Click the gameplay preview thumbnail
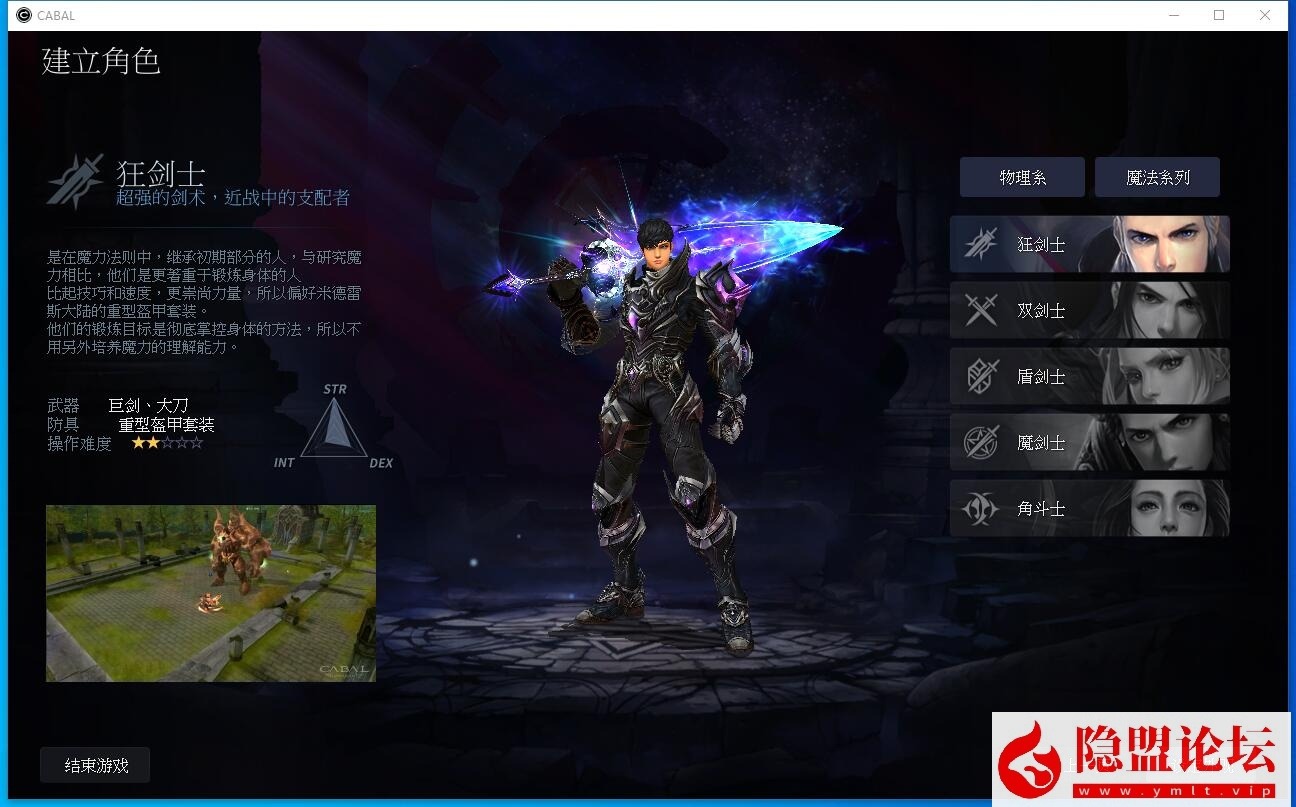This screenshot has height=807, width=1296. [210, 592]
